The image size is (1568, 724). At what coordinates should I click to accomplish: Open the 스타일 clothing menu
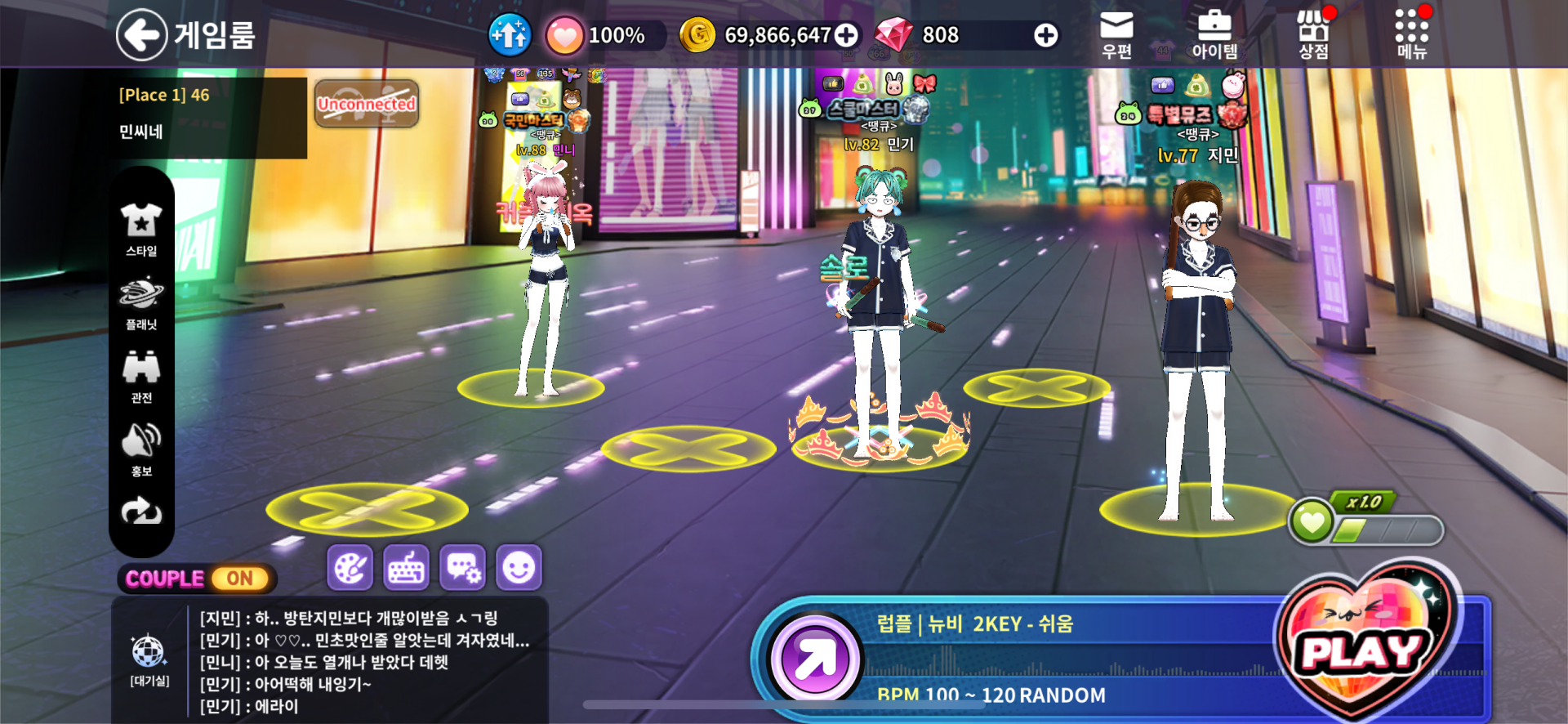(141, 230)
